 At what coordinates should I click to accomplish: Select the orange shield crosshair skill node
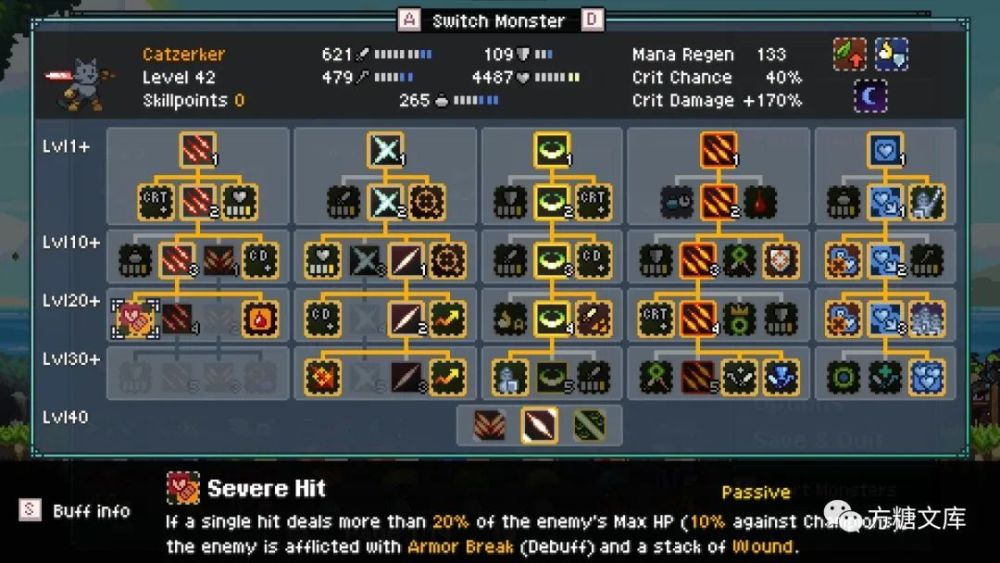click(x=782, y=260)
